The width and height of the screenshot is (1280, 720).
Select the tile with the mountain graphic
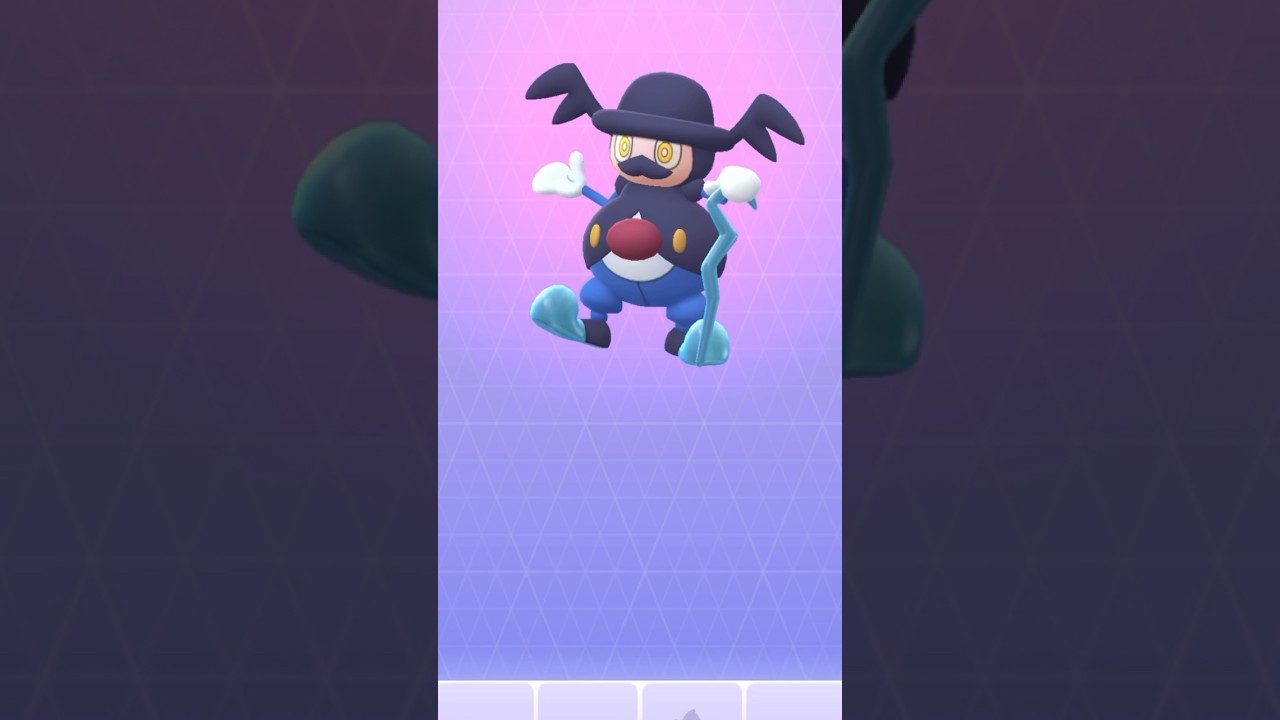coord(692,710)
